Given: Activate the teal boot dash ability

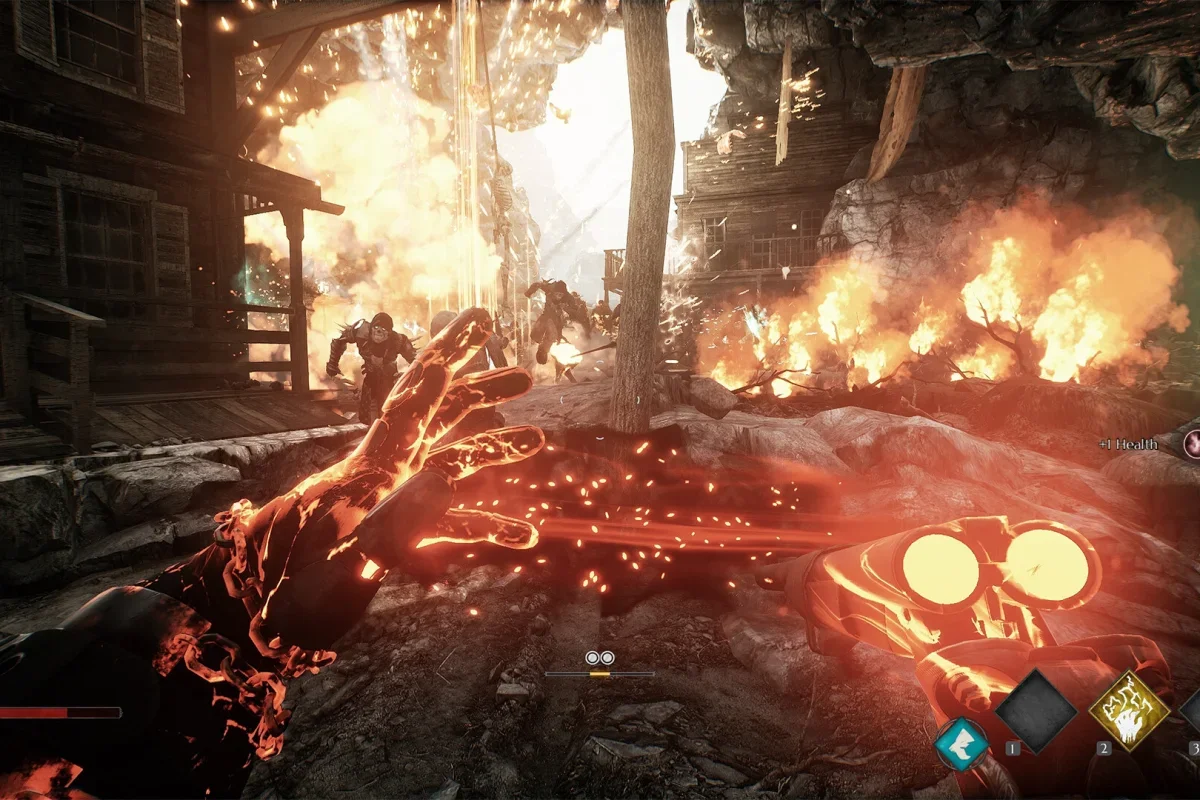Looking at the screenshot, I should [961, 745].
